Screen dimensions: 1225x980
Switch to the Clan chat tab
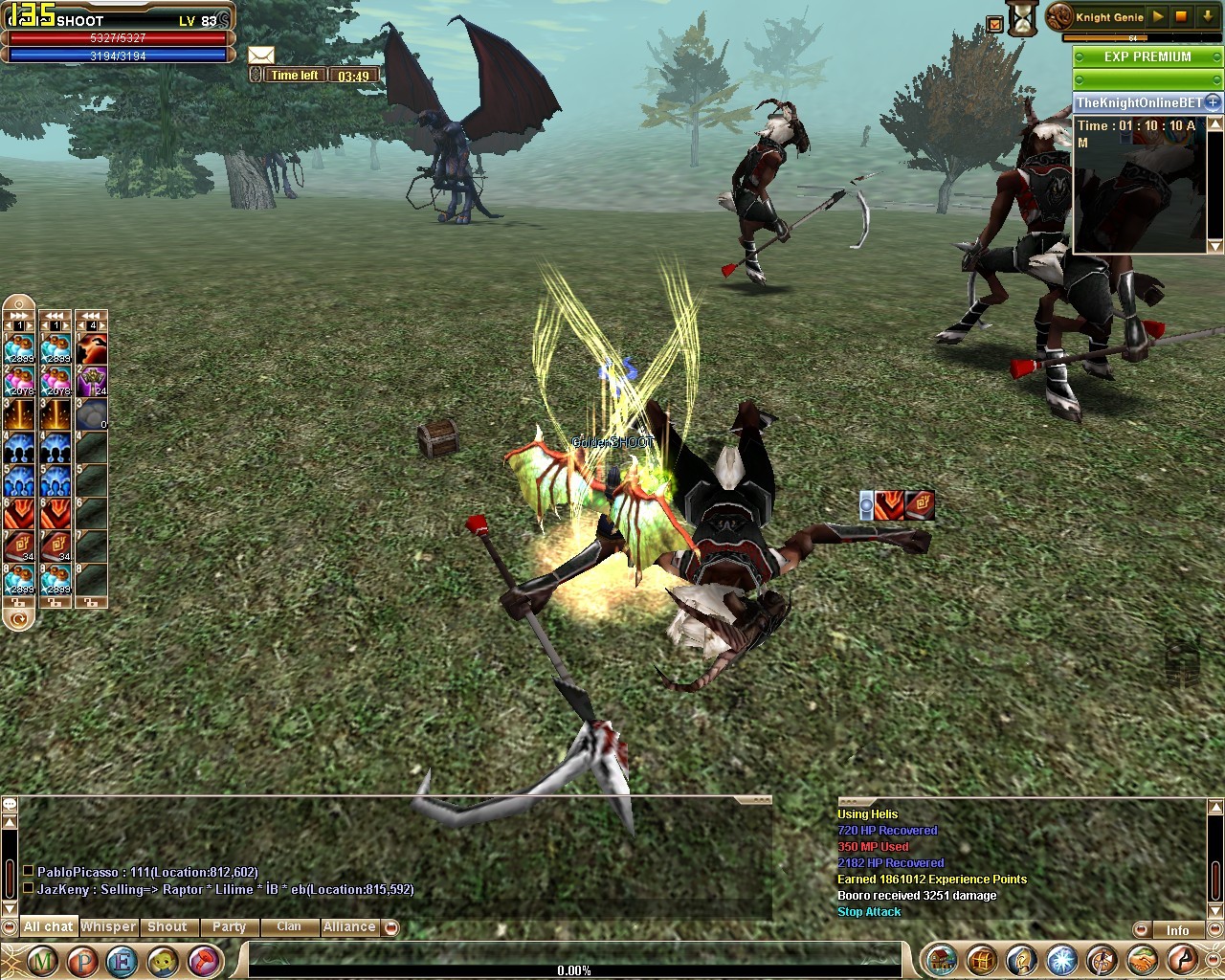(x=288, y=926)
